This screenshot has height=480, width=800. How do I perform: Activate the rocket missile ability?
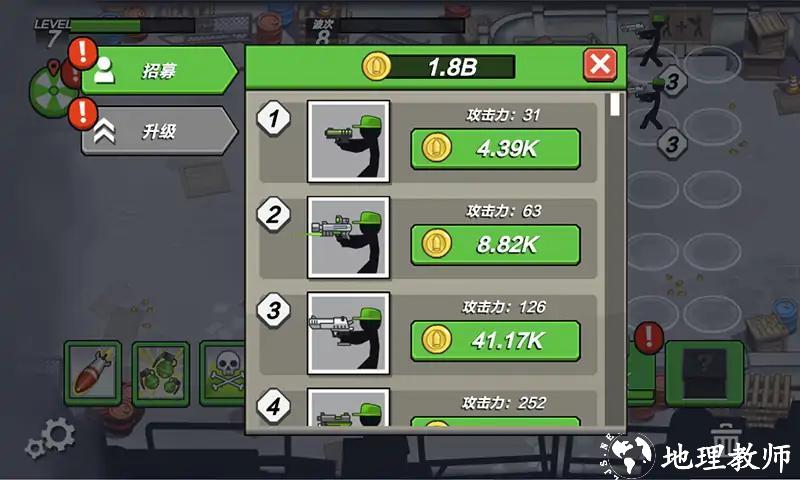click(x=92, y=372)
